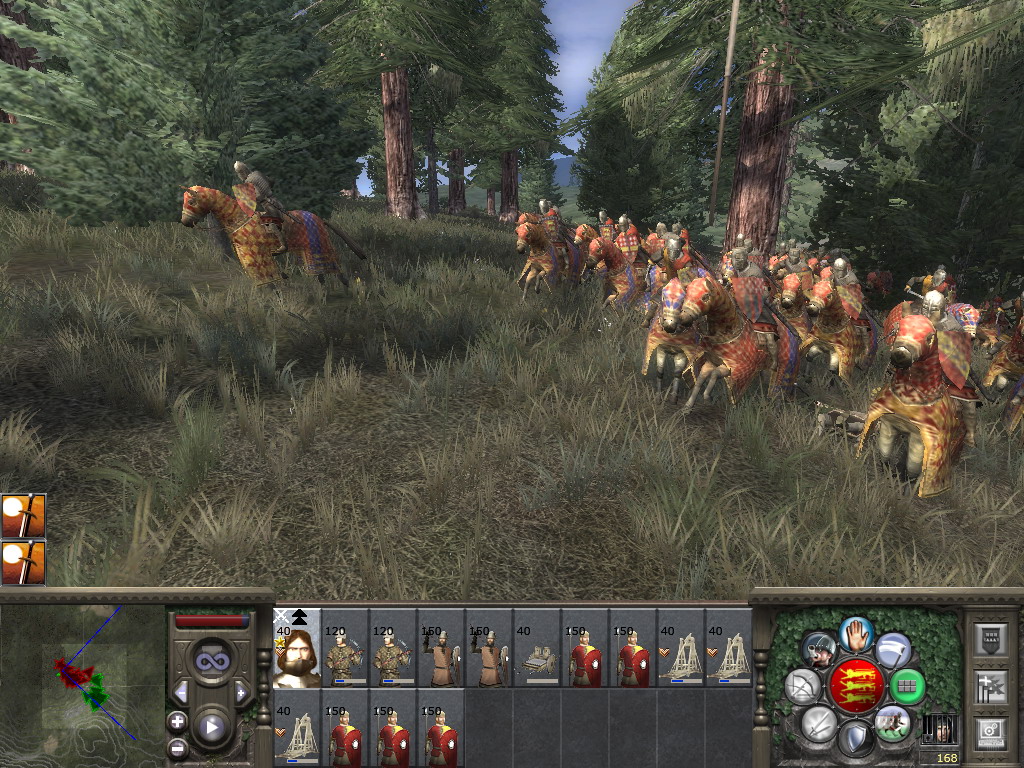Increase game speed with the right arrow

pyautogui.click(x=241, y=692)
